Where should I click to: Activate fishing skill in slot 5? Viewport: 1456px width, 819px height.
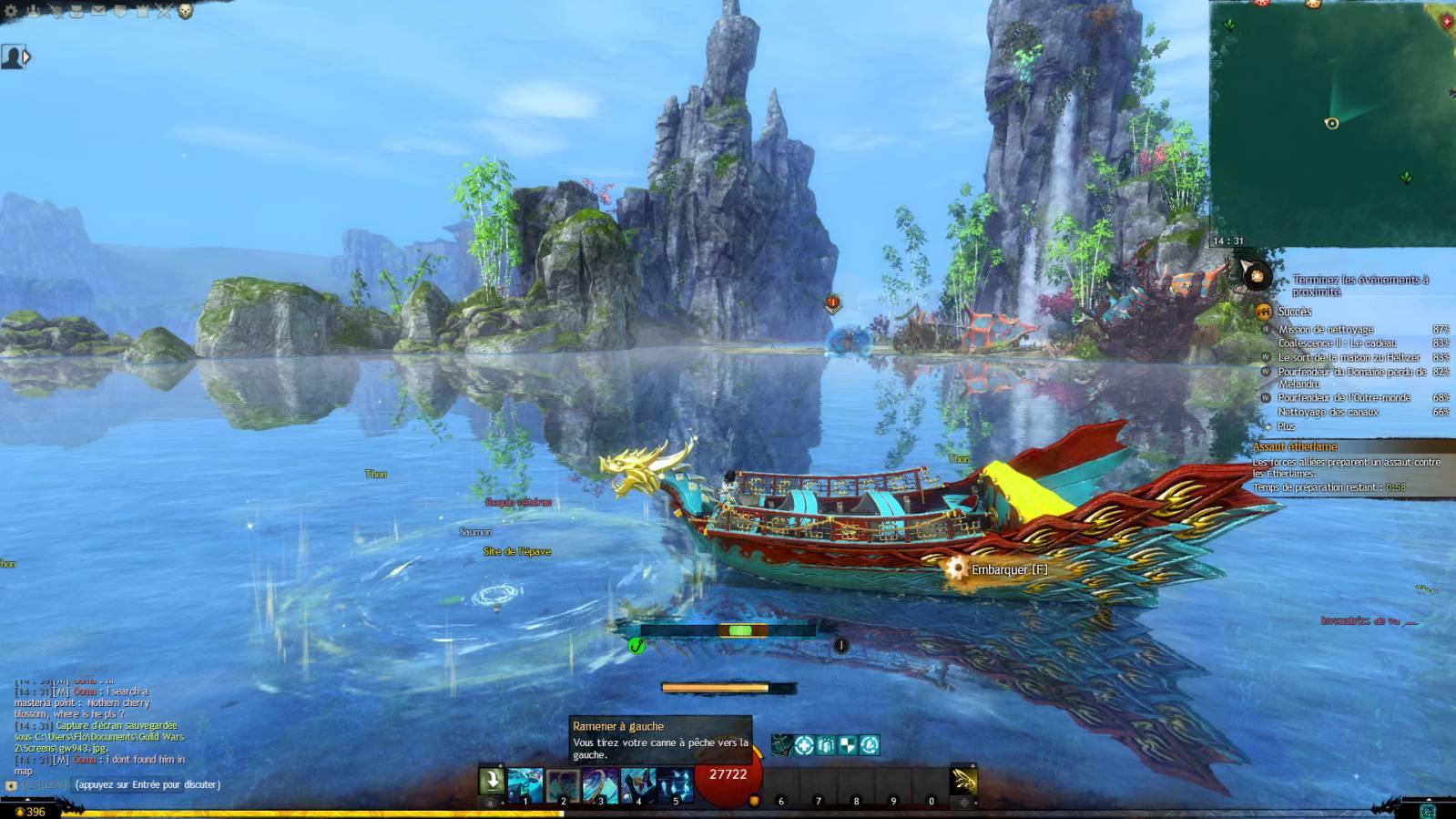[x=675, y=784]
